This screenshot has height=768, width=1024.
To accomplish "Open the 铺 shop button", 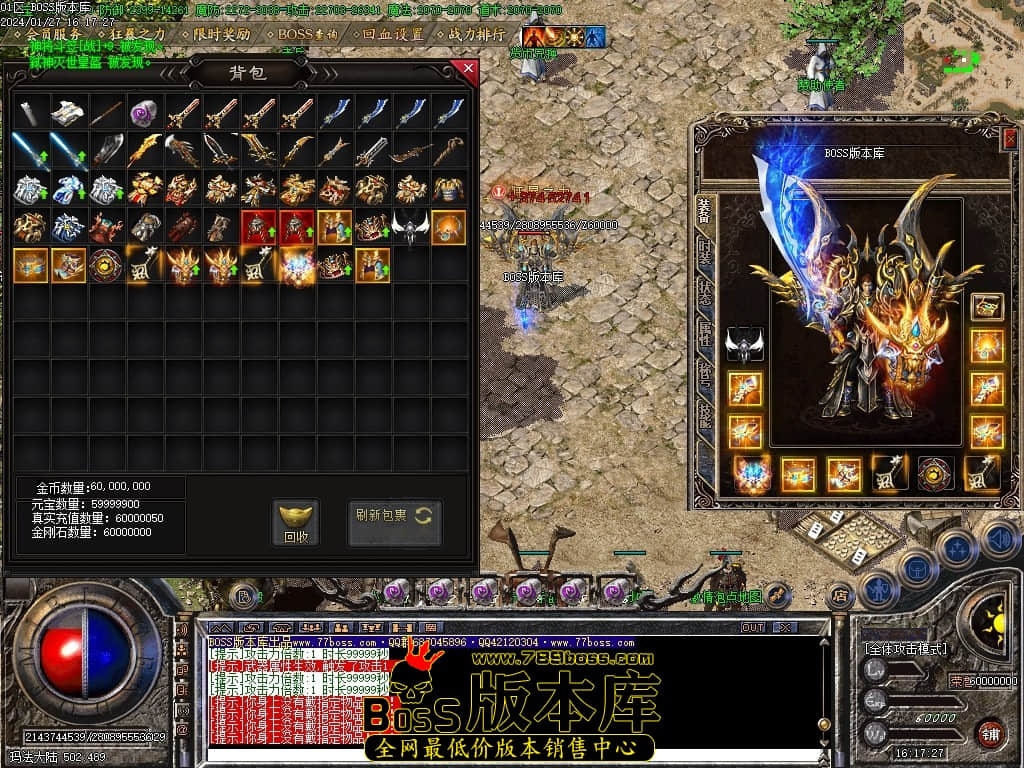I will click(991, 733).
